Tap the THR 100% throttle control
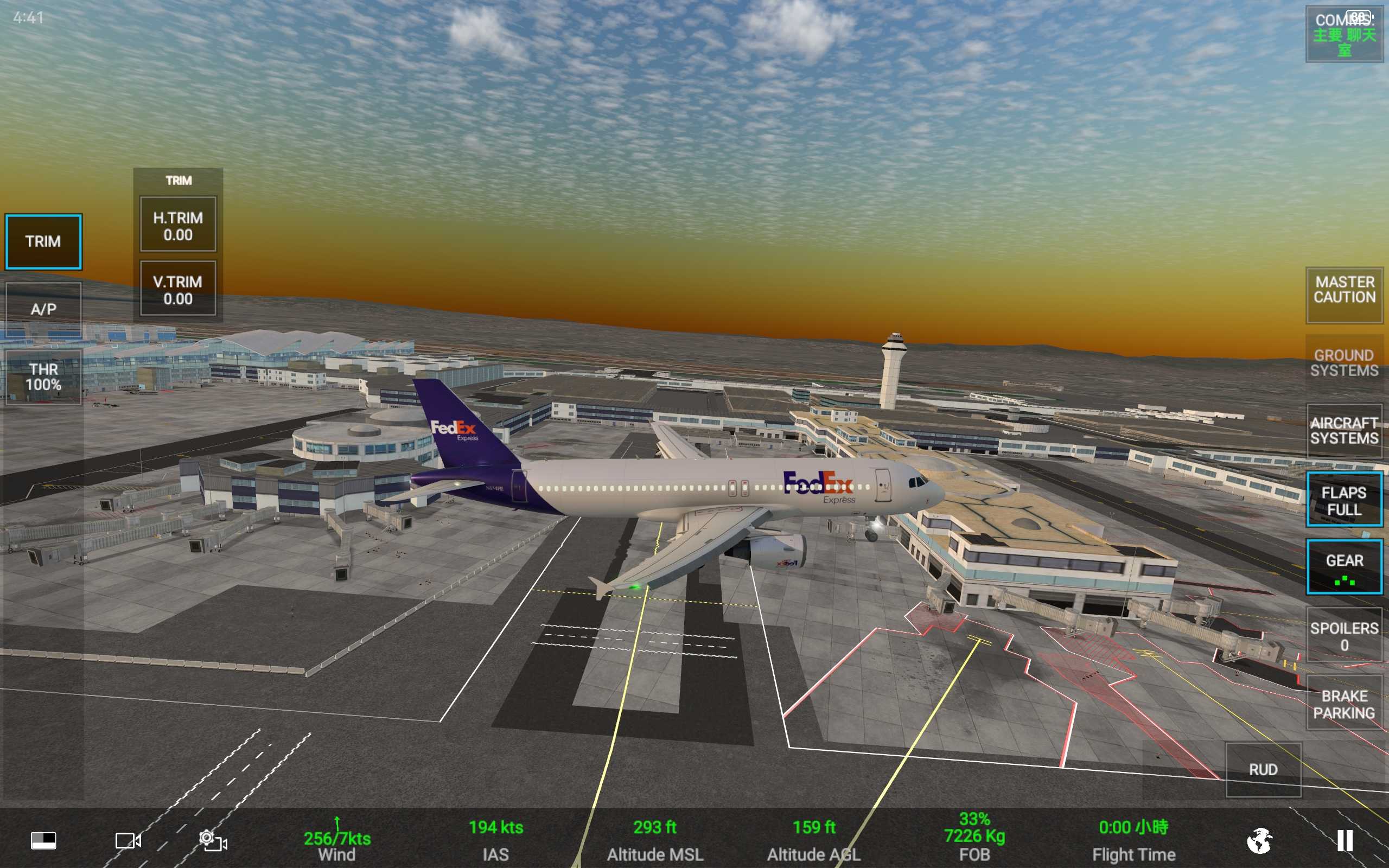Image resolution: width=1389 pixels, height=868 pixels. [x=43, y=377]
